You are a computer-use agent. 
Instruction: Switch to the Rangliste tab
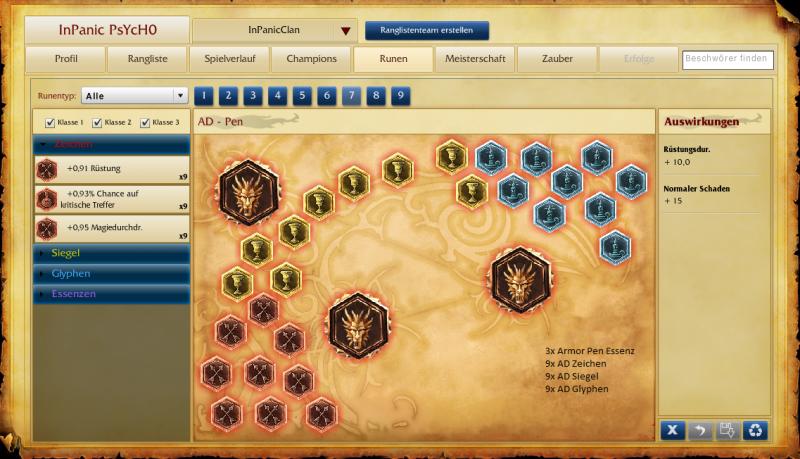tap(149, 59)
